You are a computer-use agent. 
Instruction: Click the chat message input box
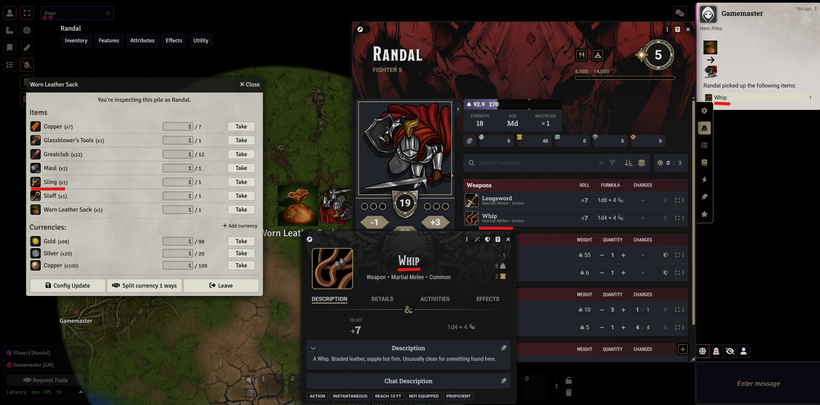point(757,383)
